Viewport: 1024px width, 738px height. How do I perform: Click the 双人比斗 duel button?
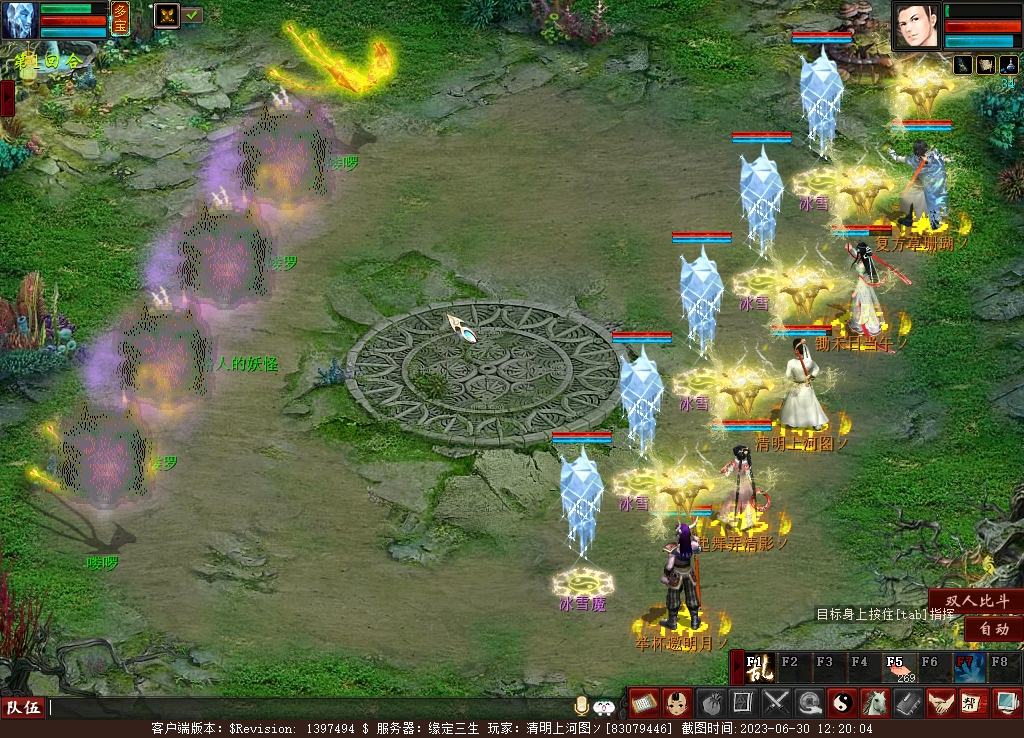tap(977, 600)
